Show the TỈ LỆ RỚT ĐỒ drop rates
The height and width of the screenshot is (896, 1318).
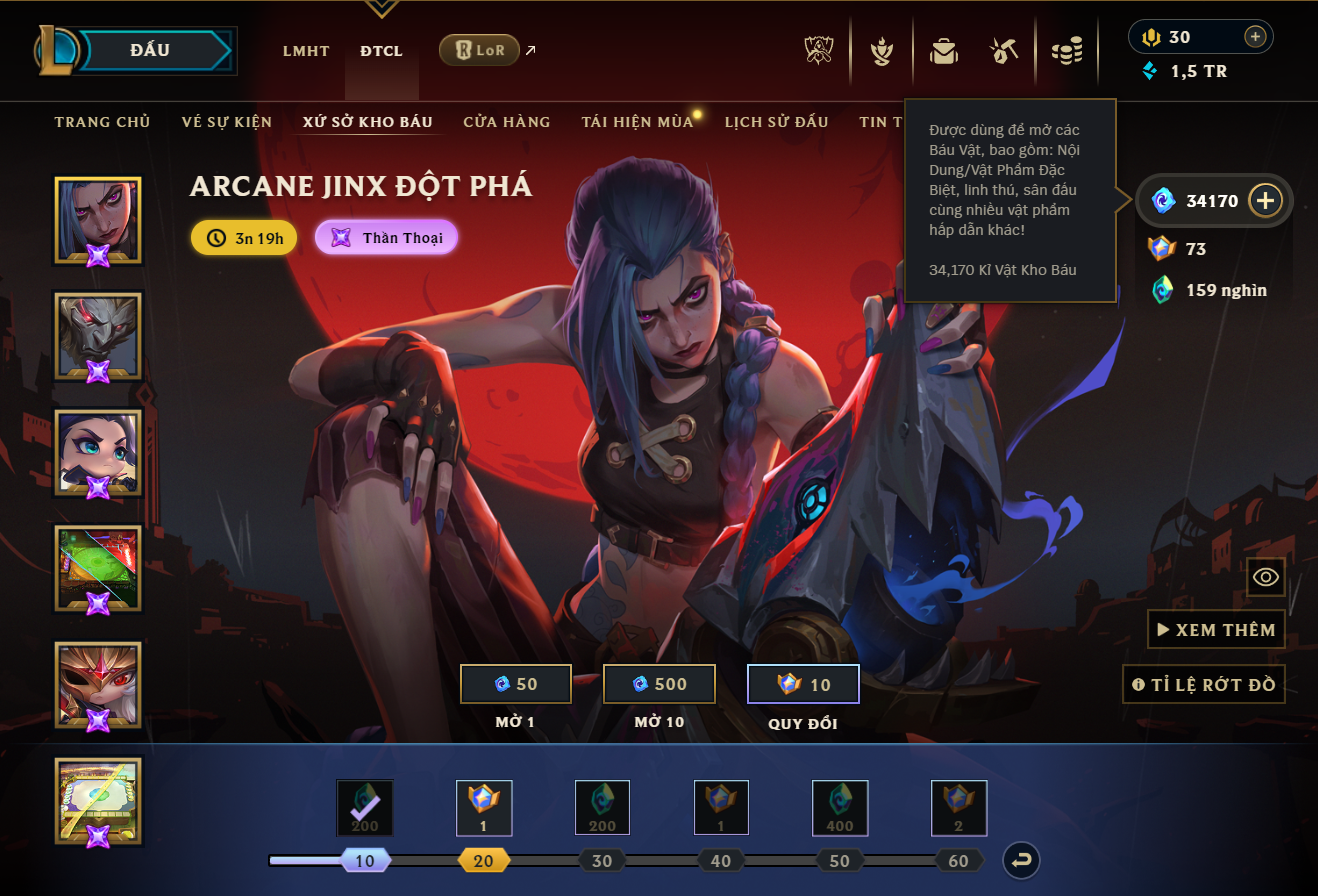click(1204, 685)
